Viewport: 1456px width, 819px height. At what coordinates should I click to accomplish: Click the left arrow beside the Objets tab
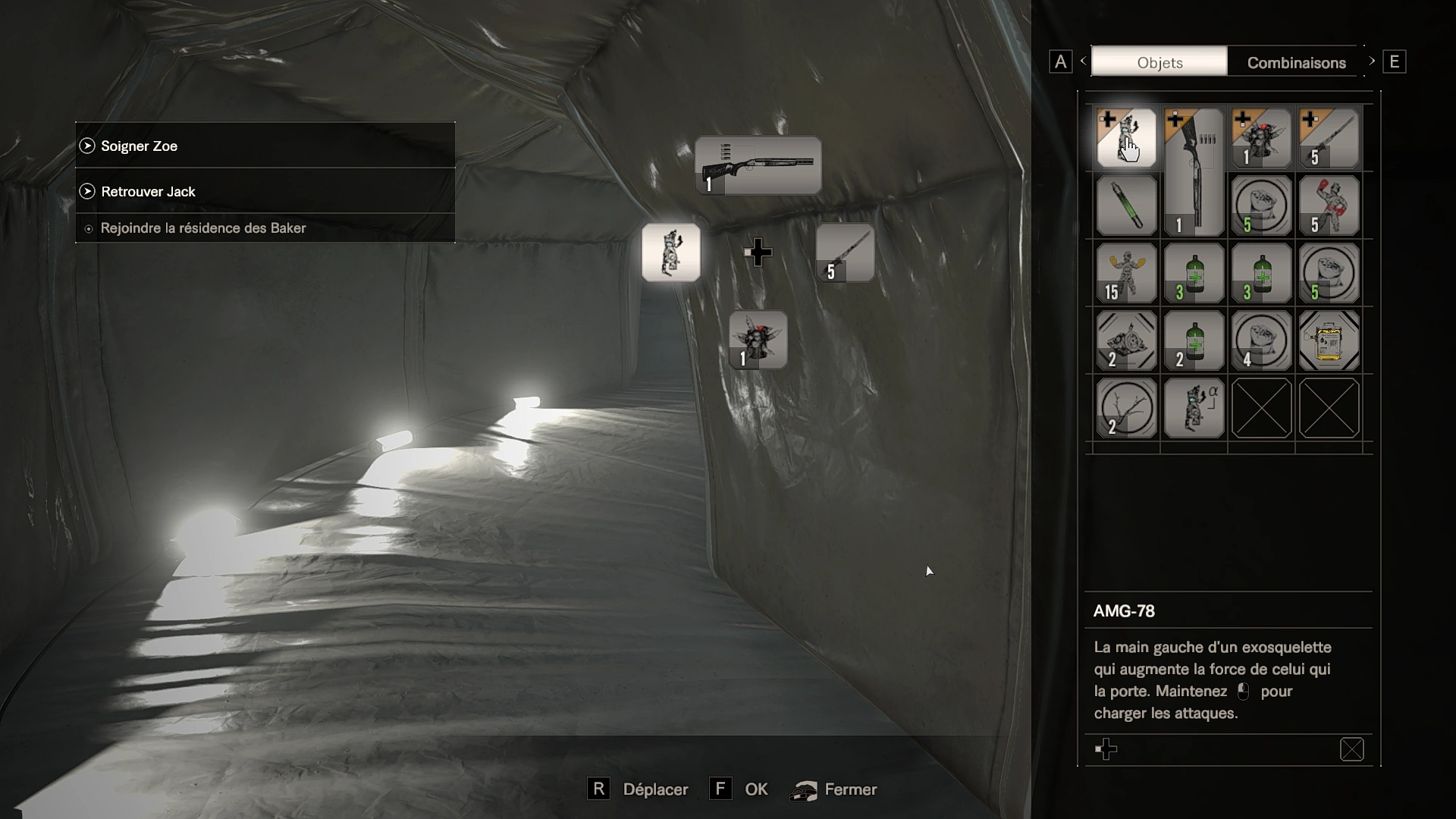coord(1083,61)
